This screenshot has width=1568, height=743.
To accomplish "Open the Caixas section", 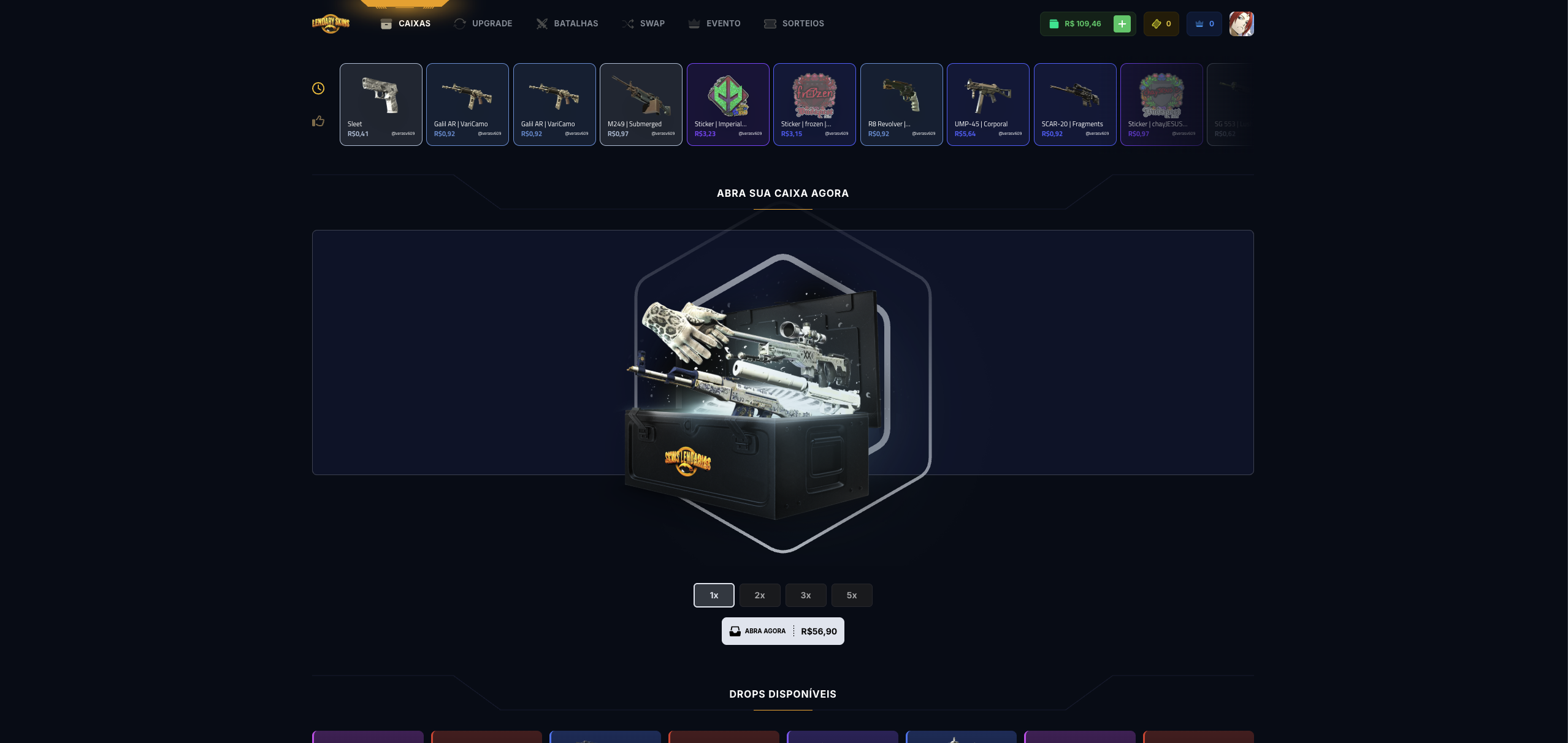I will point(406,23).
